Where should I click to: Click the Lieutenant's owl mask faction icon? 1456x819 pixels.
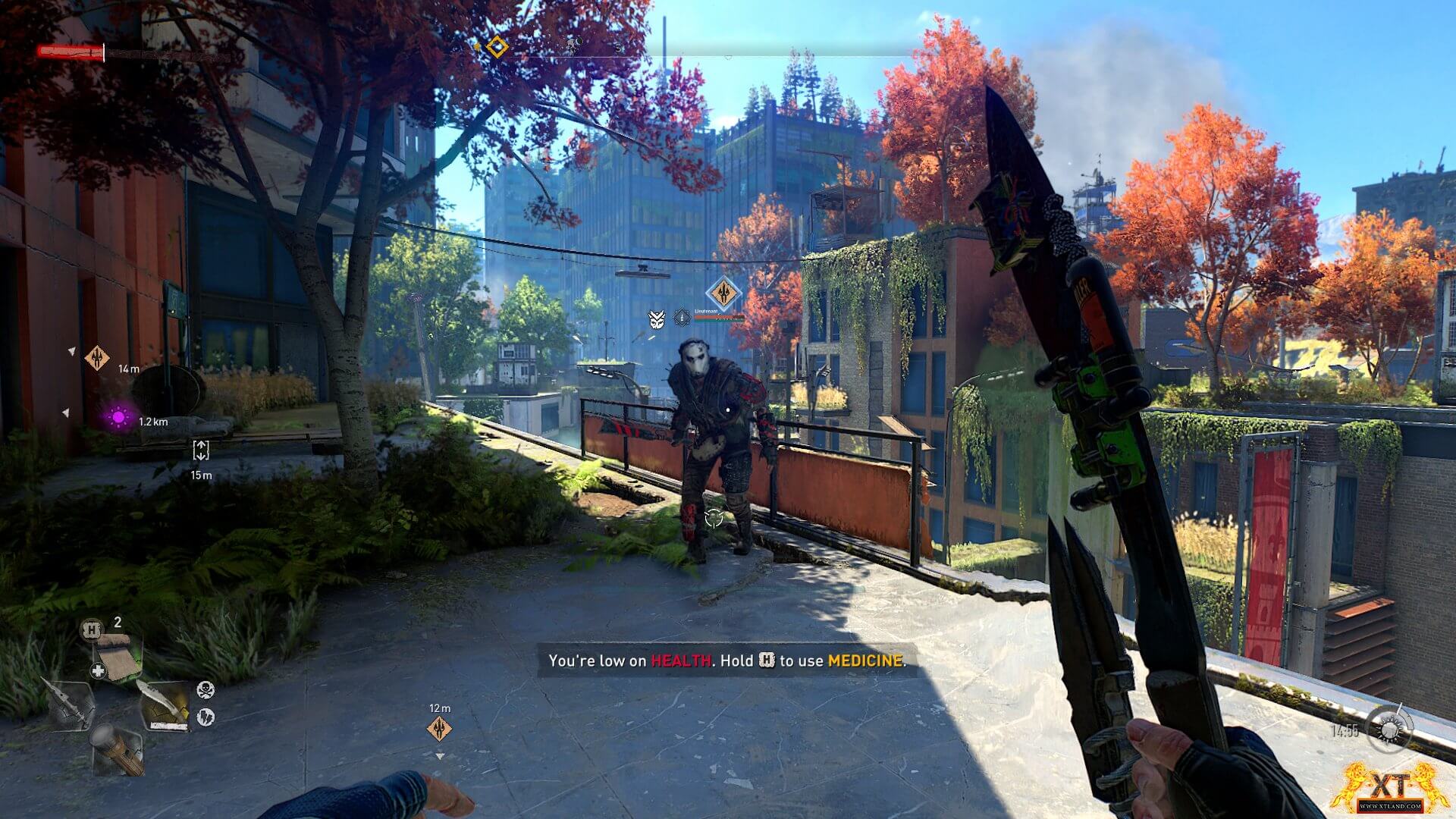[x=657, y=319]
